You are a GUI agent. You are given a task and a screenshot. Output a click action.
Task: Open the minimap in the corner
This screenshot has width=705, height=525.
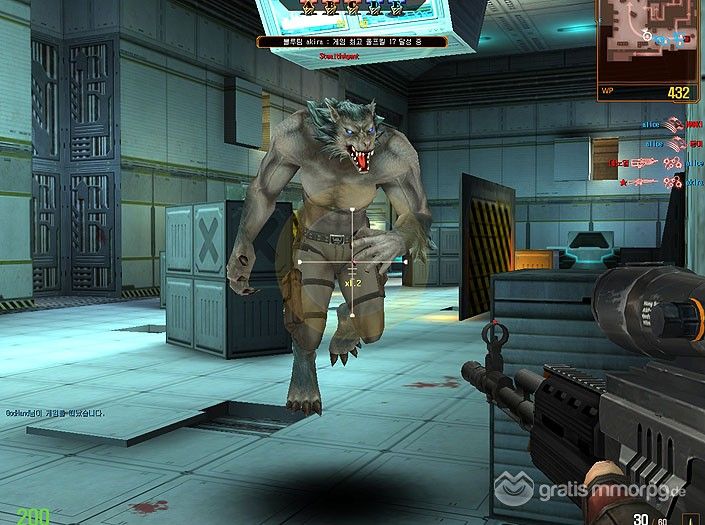click(650, 40)
